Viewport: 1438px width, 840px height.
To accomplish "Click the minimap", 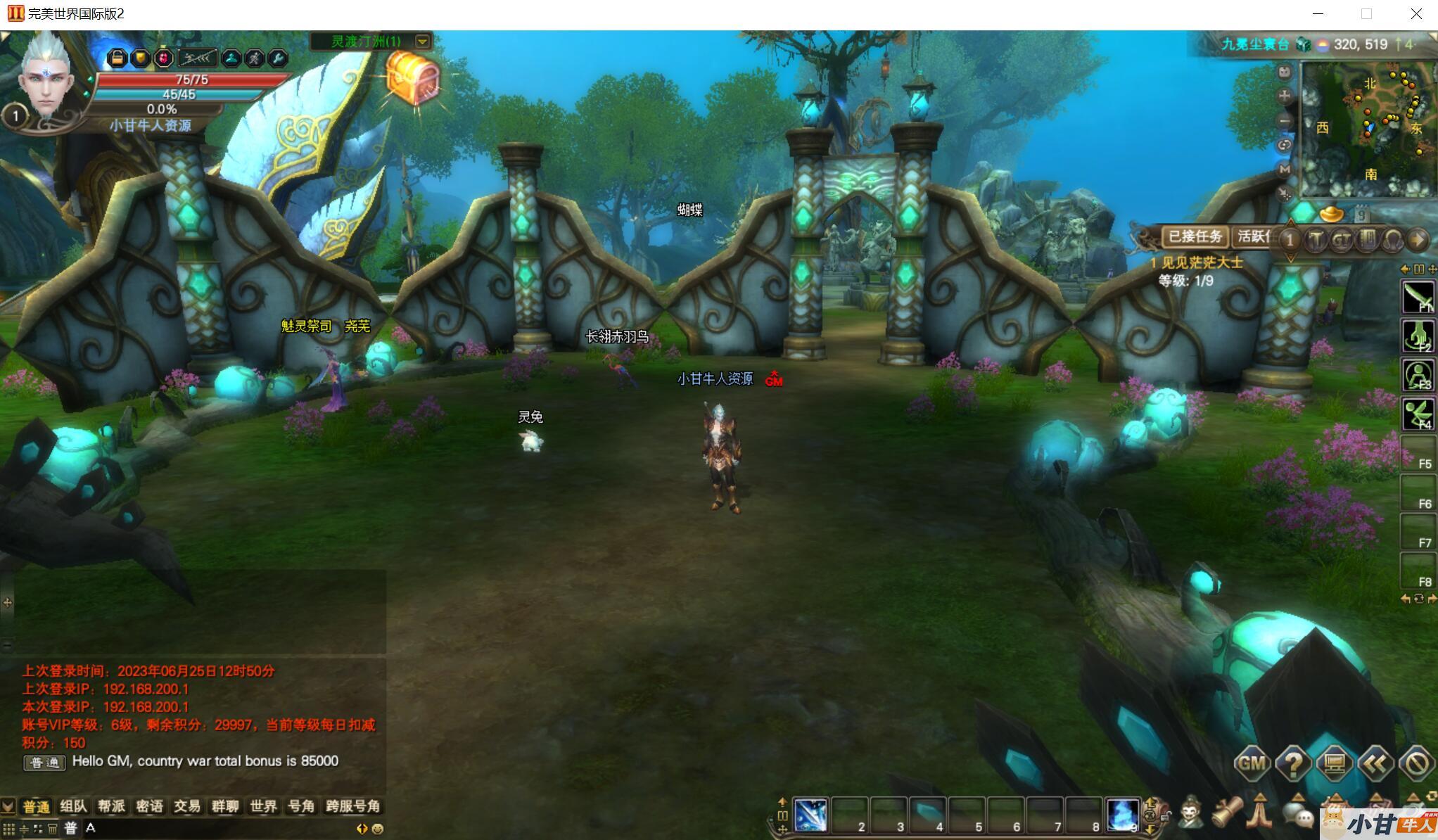I will pyautogui.click(x=1367, y=130).
